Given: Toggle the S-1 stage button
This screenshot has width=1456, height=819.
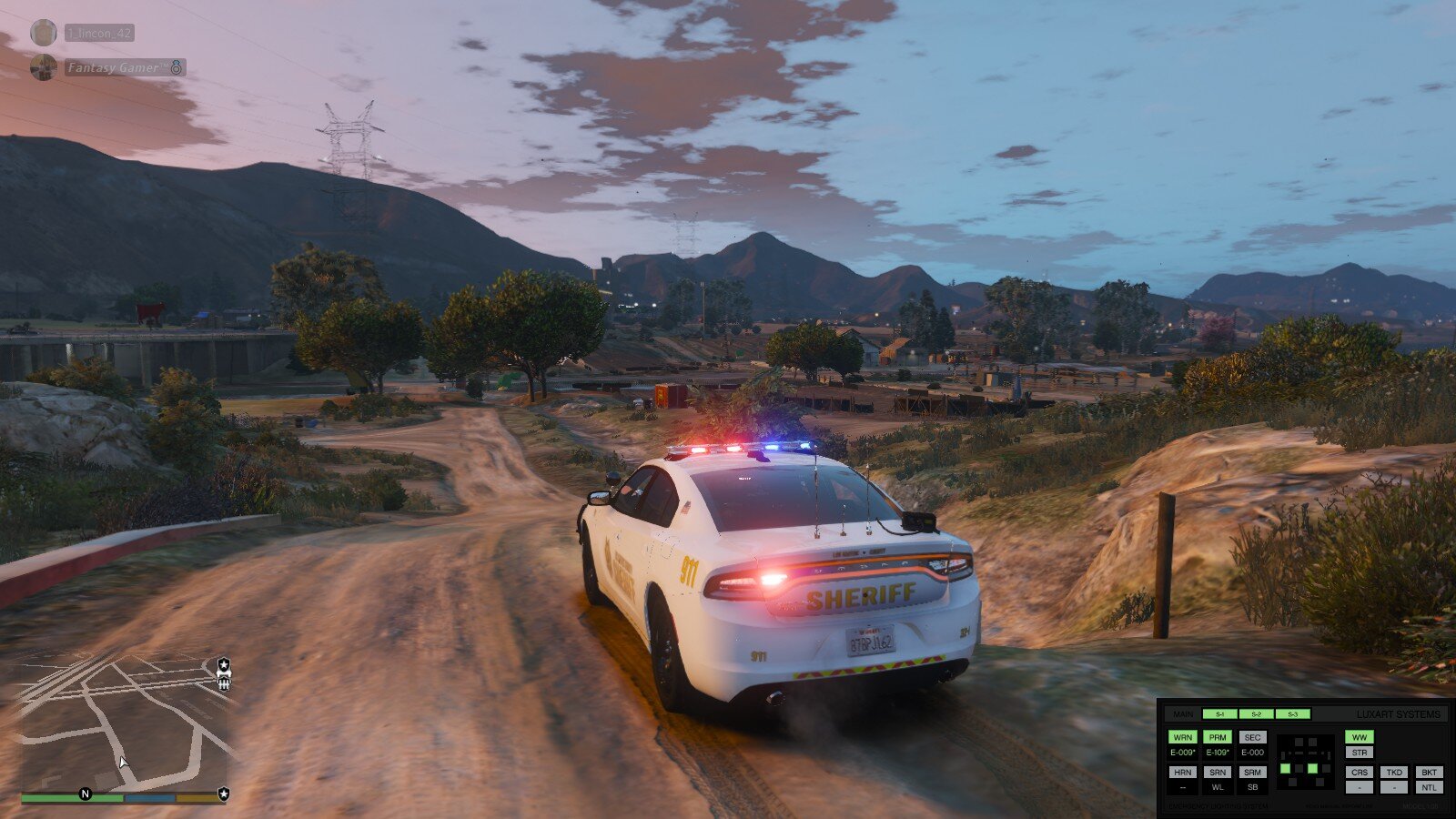Looking at the screenshot, I should click(1219, 714).
